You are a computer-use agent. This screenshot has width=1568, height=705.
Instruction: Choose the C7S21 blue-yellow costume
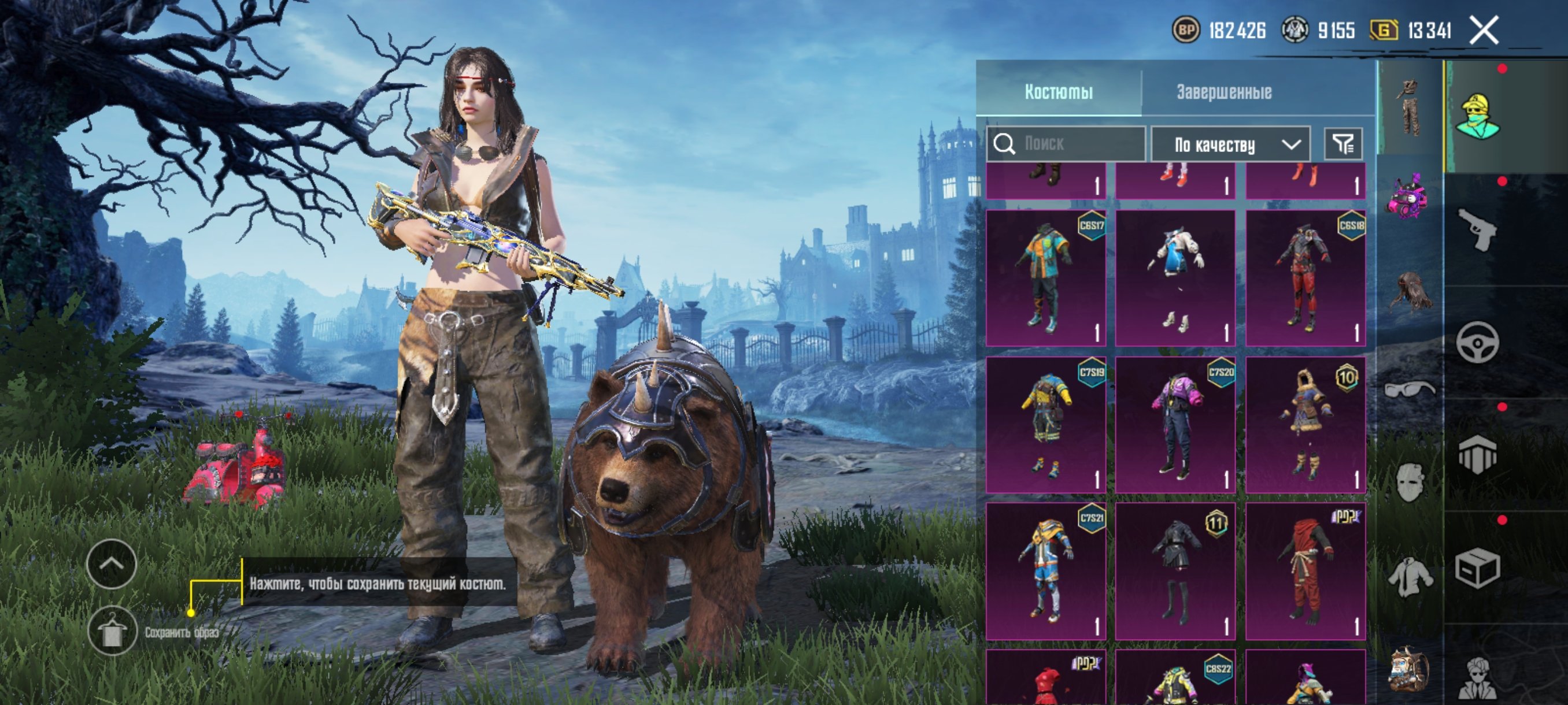[1046, 570]
